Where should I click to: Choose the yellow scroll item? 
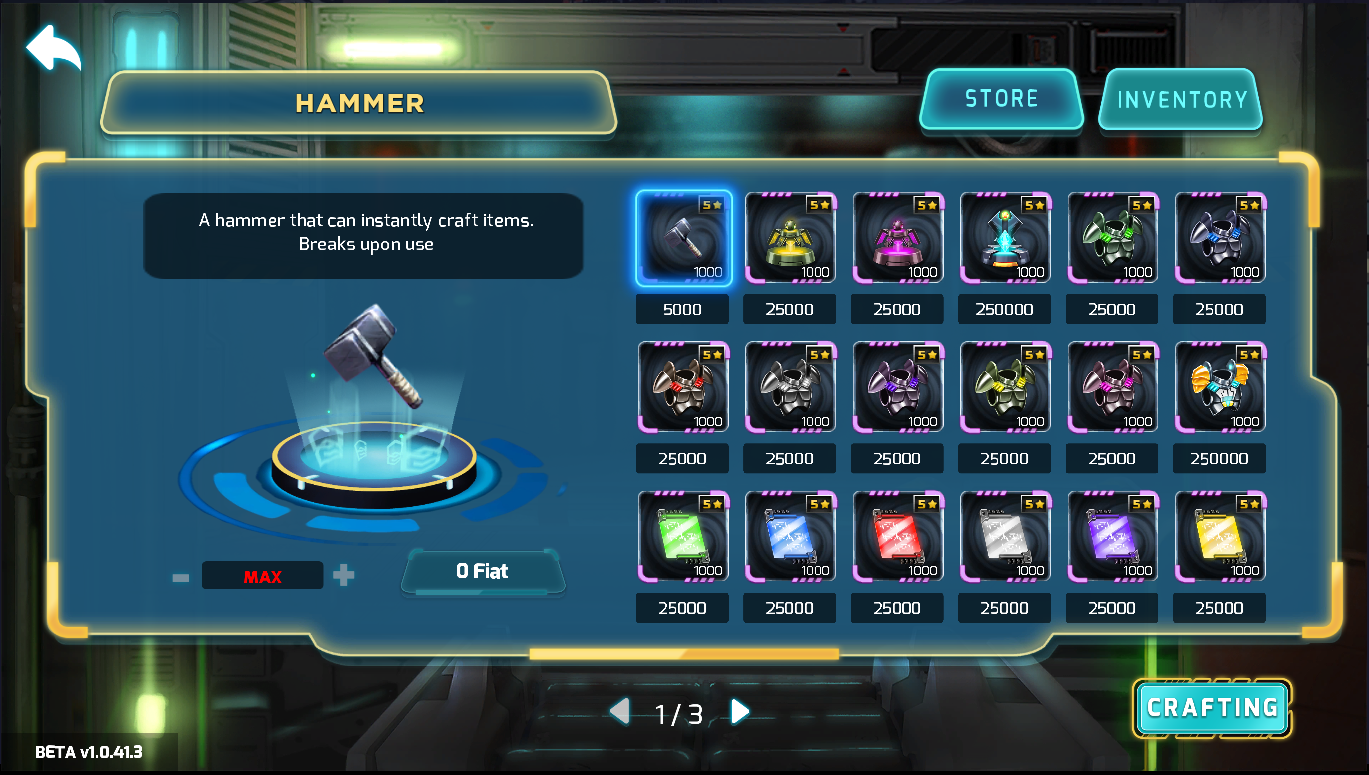point(1219,536)
